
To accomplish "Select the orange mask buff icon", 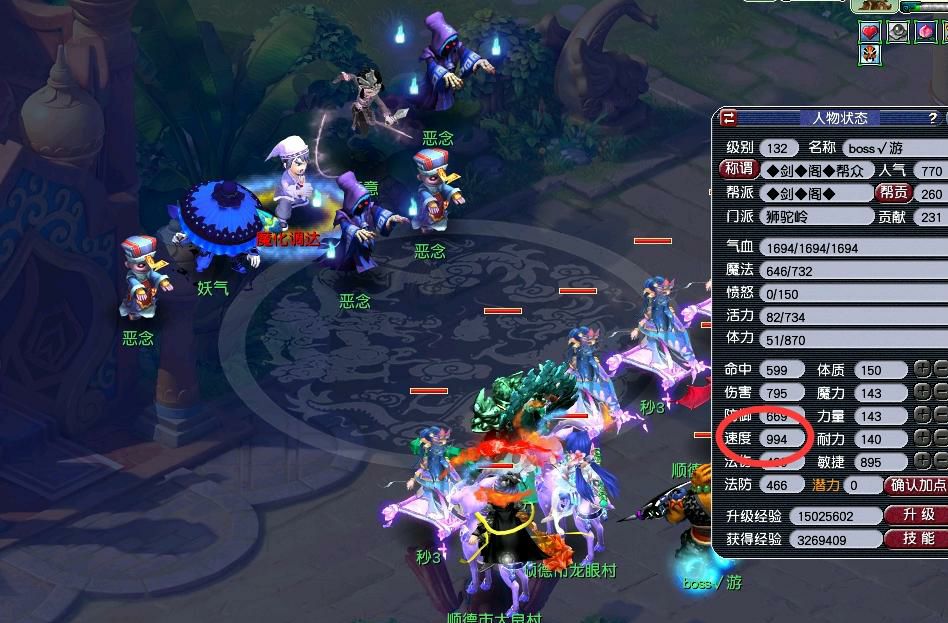I will tap(869, 54).
